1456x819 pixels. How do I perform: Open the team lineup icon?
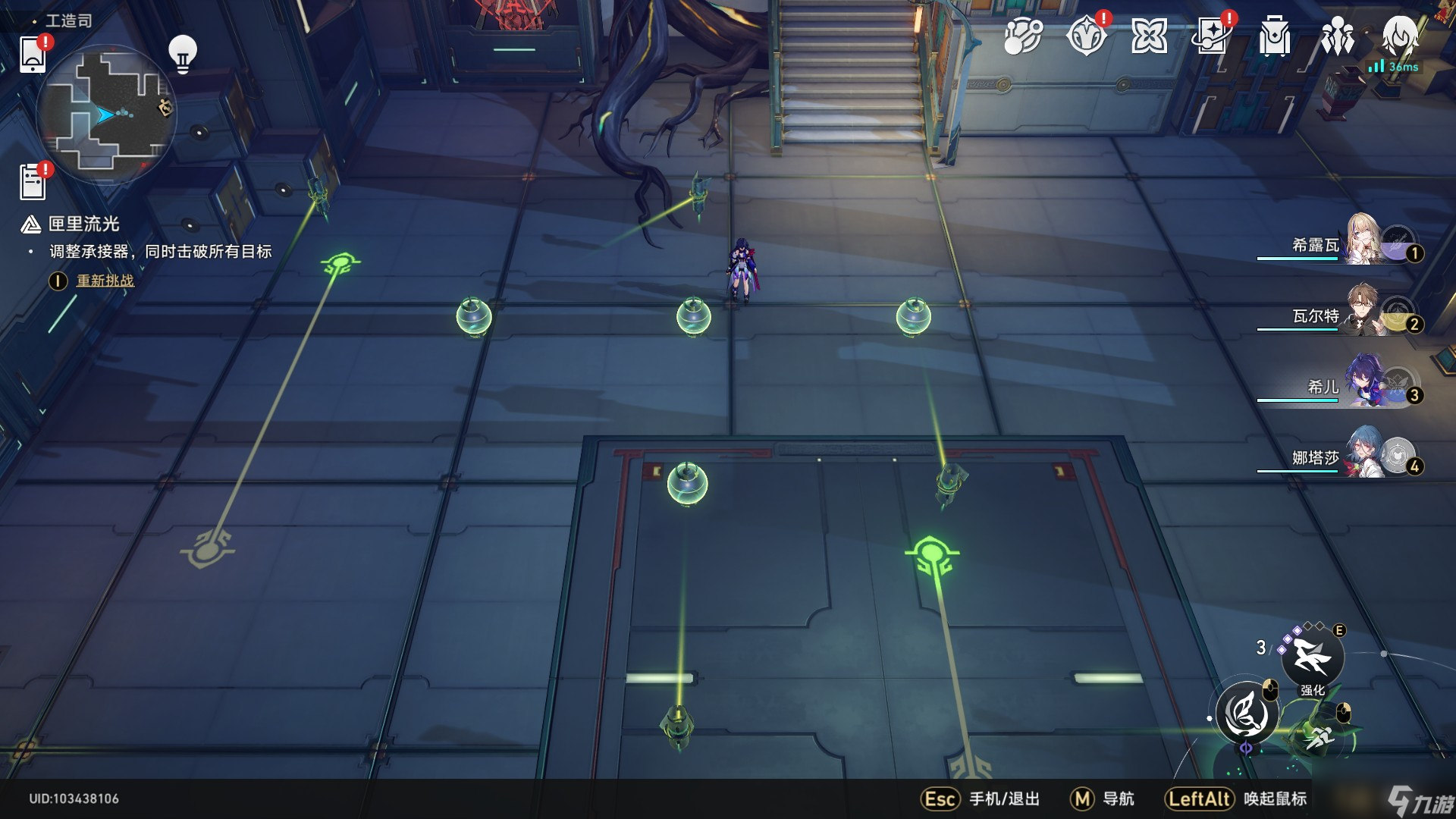pos(1338,36)
